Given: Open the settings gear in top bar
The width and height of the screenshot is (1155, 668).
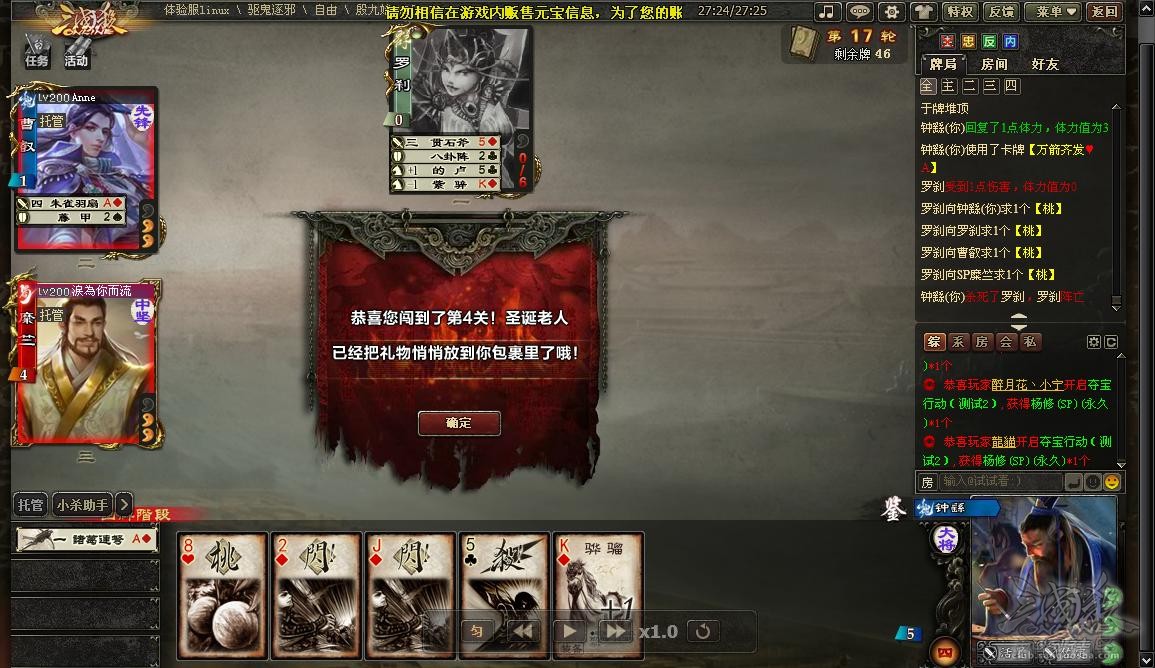Looking at the screenshot, I should (892, 12).
